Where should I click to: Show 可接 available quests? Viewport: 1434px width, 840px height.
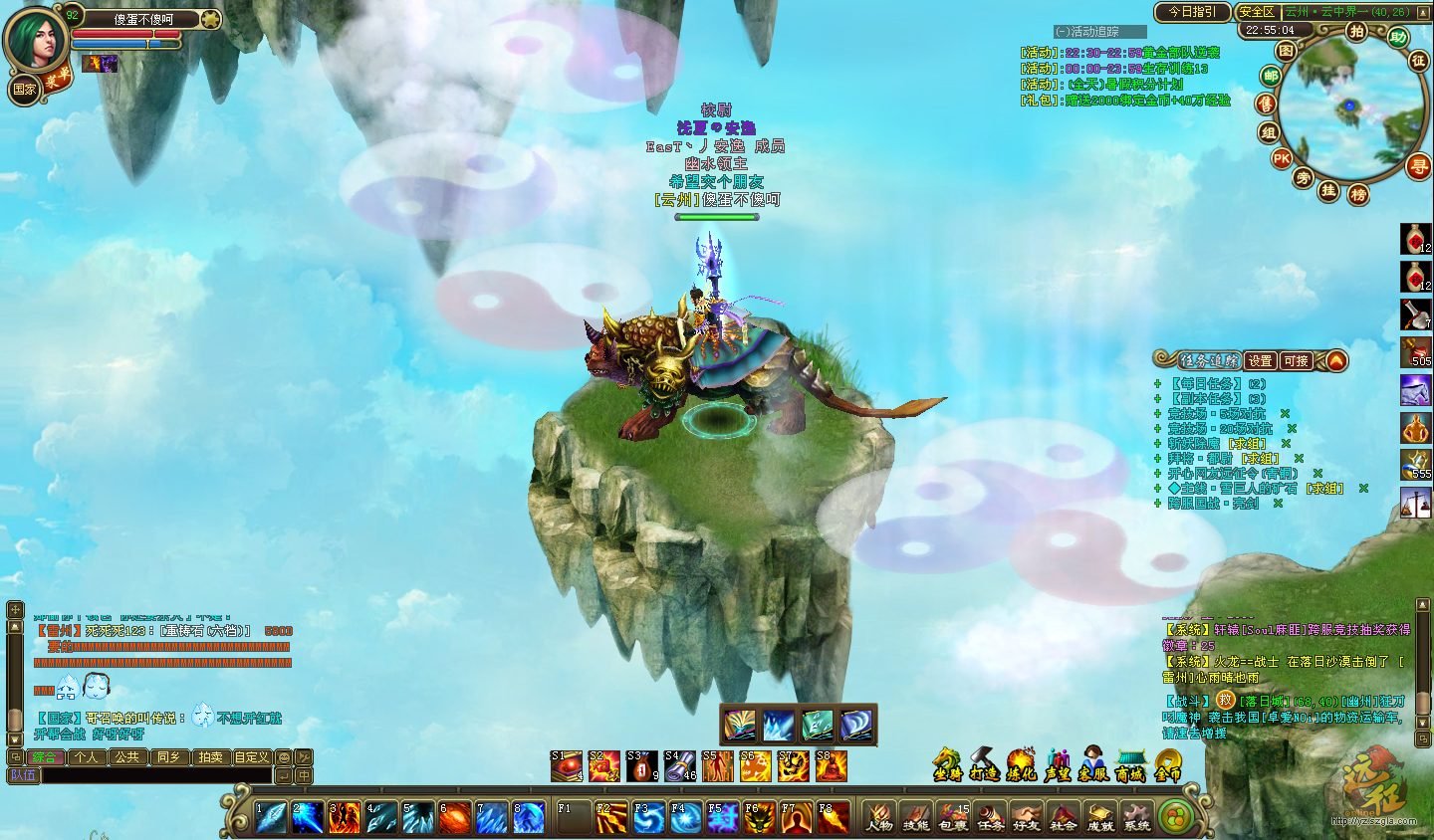point(1296,360)
